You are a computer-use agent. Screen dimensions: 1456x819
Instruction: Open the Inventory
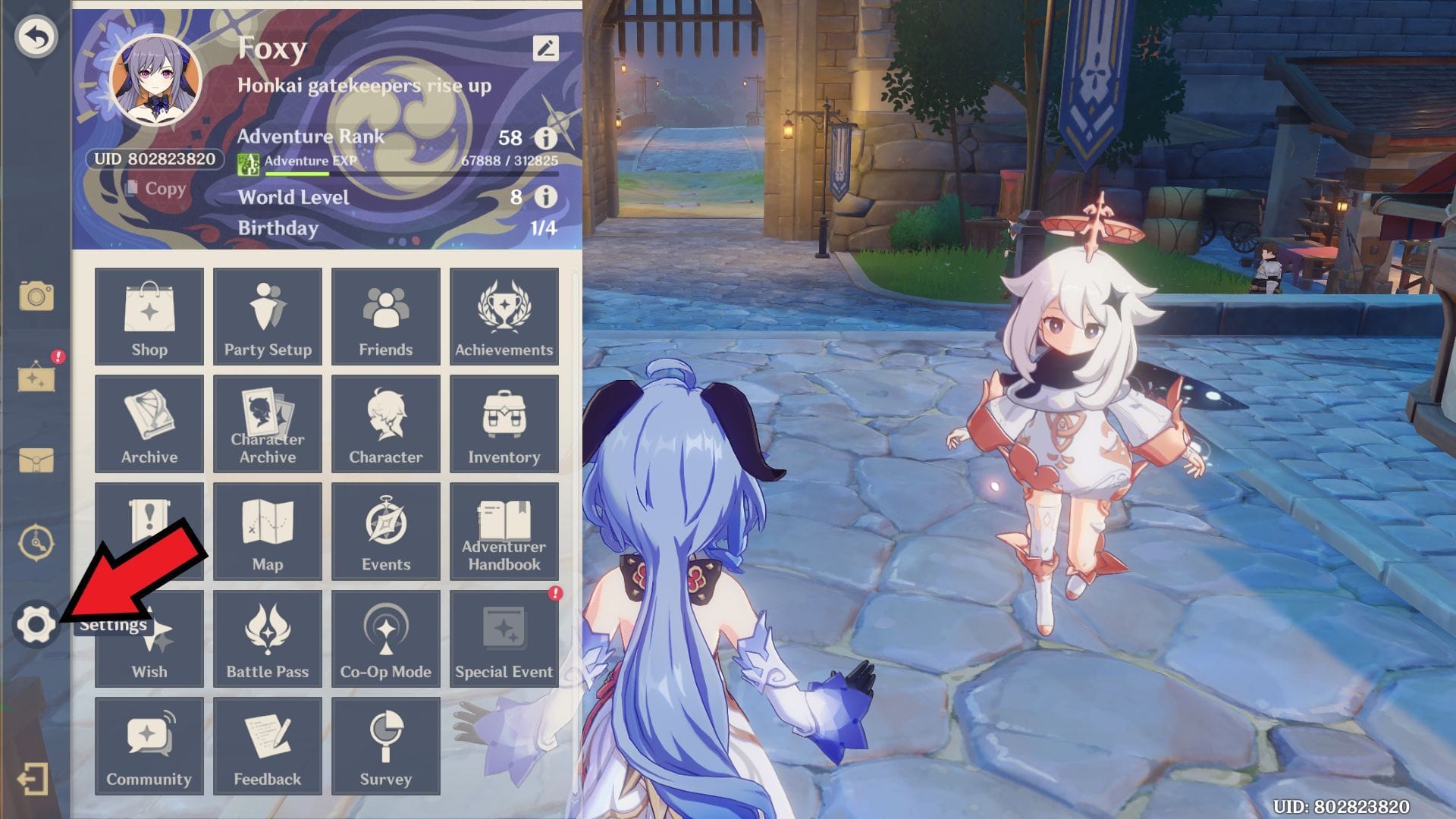click(504, 423)
